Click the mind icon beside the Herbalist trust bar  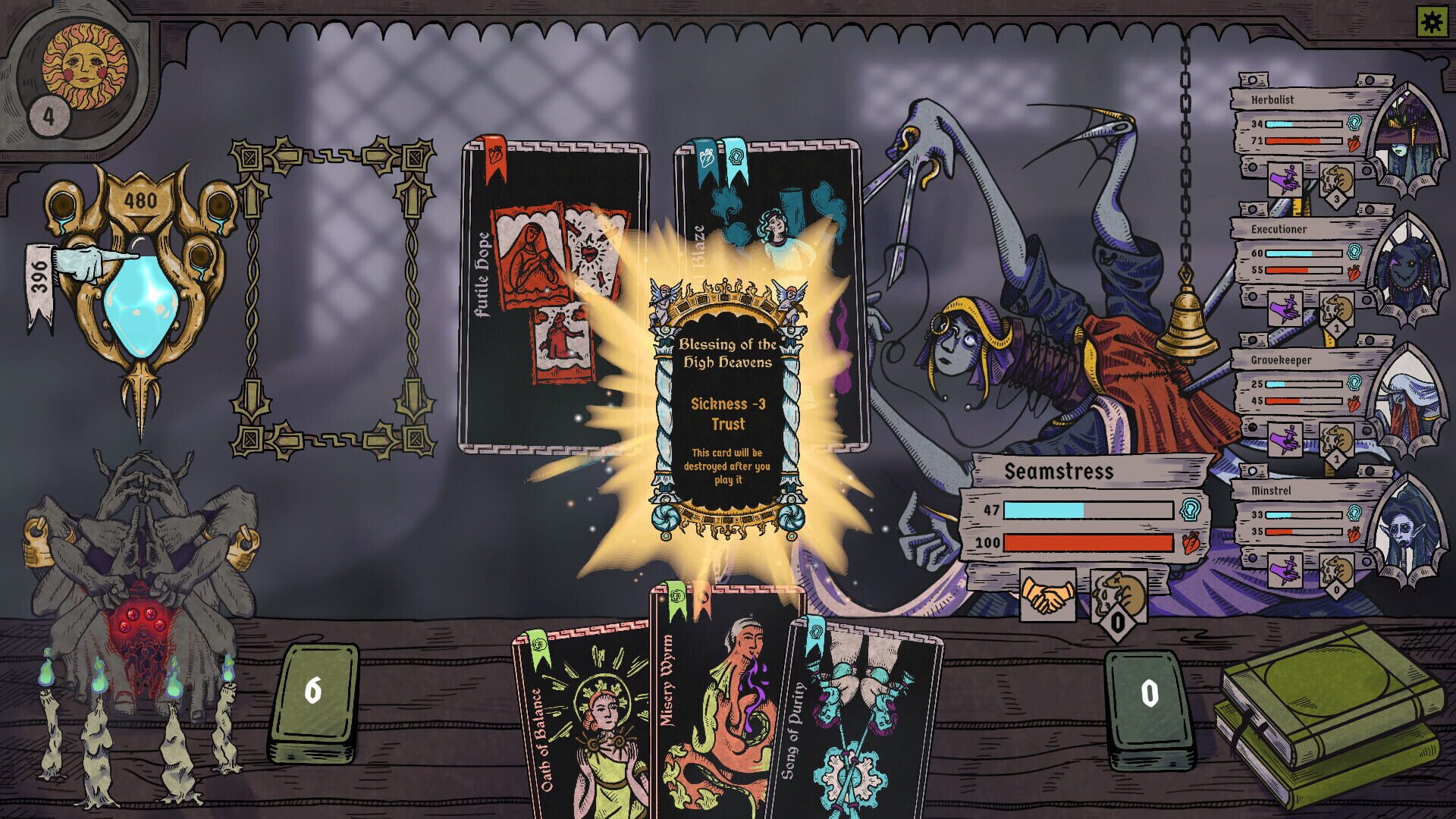pos(1355,122)
